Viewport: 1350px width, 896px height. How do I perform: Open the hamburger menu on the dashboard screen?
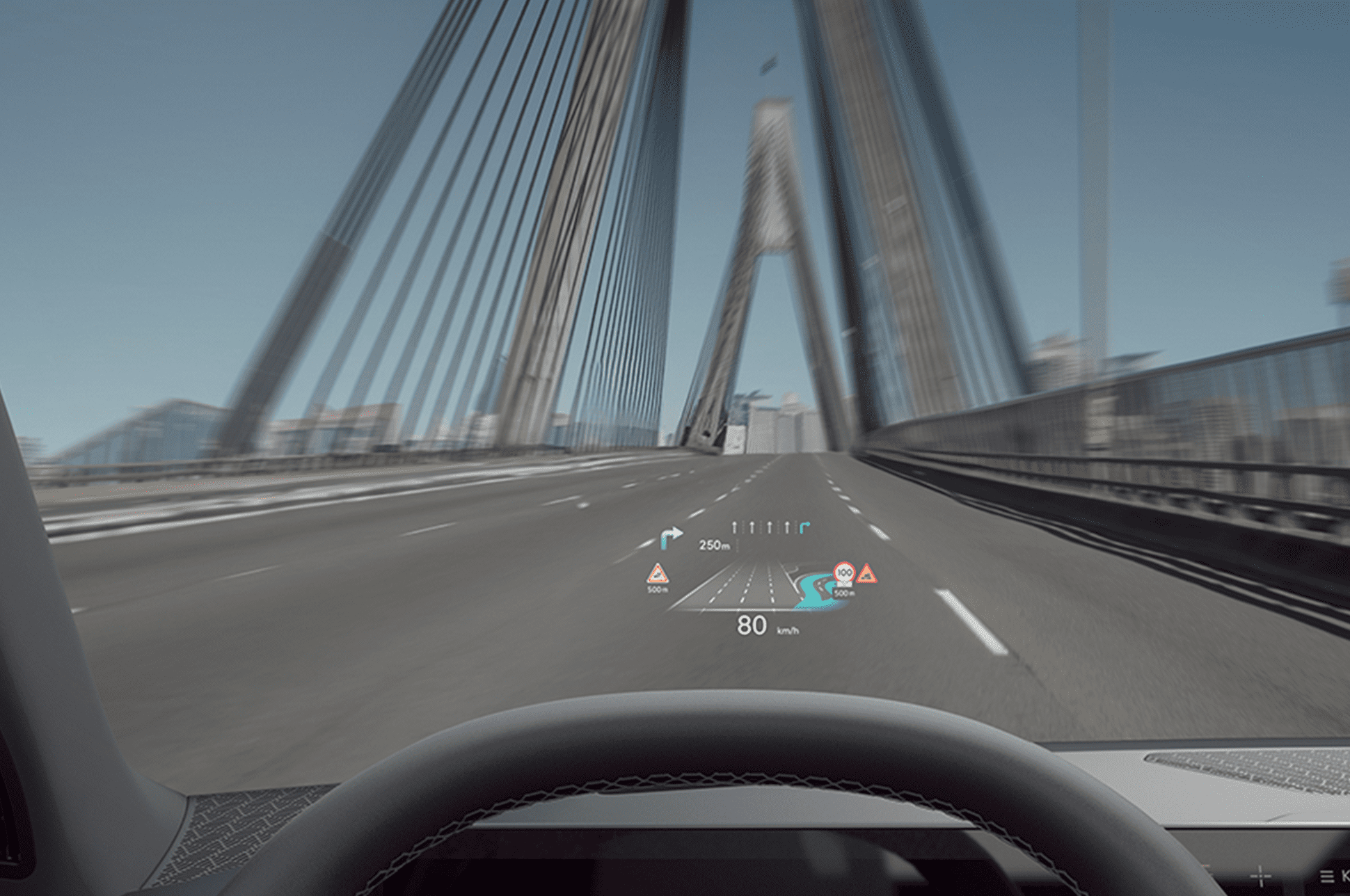(x=1327, y=877)
